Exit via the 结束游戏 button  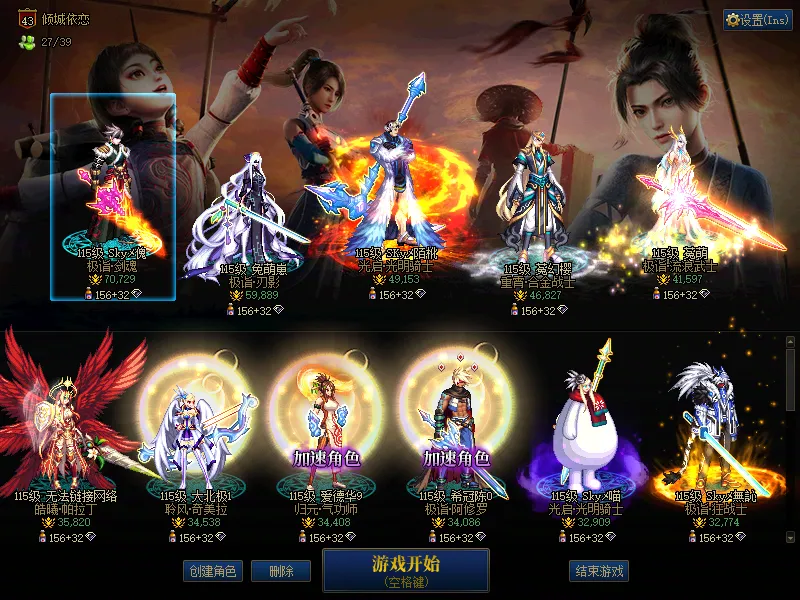point(599,571)
